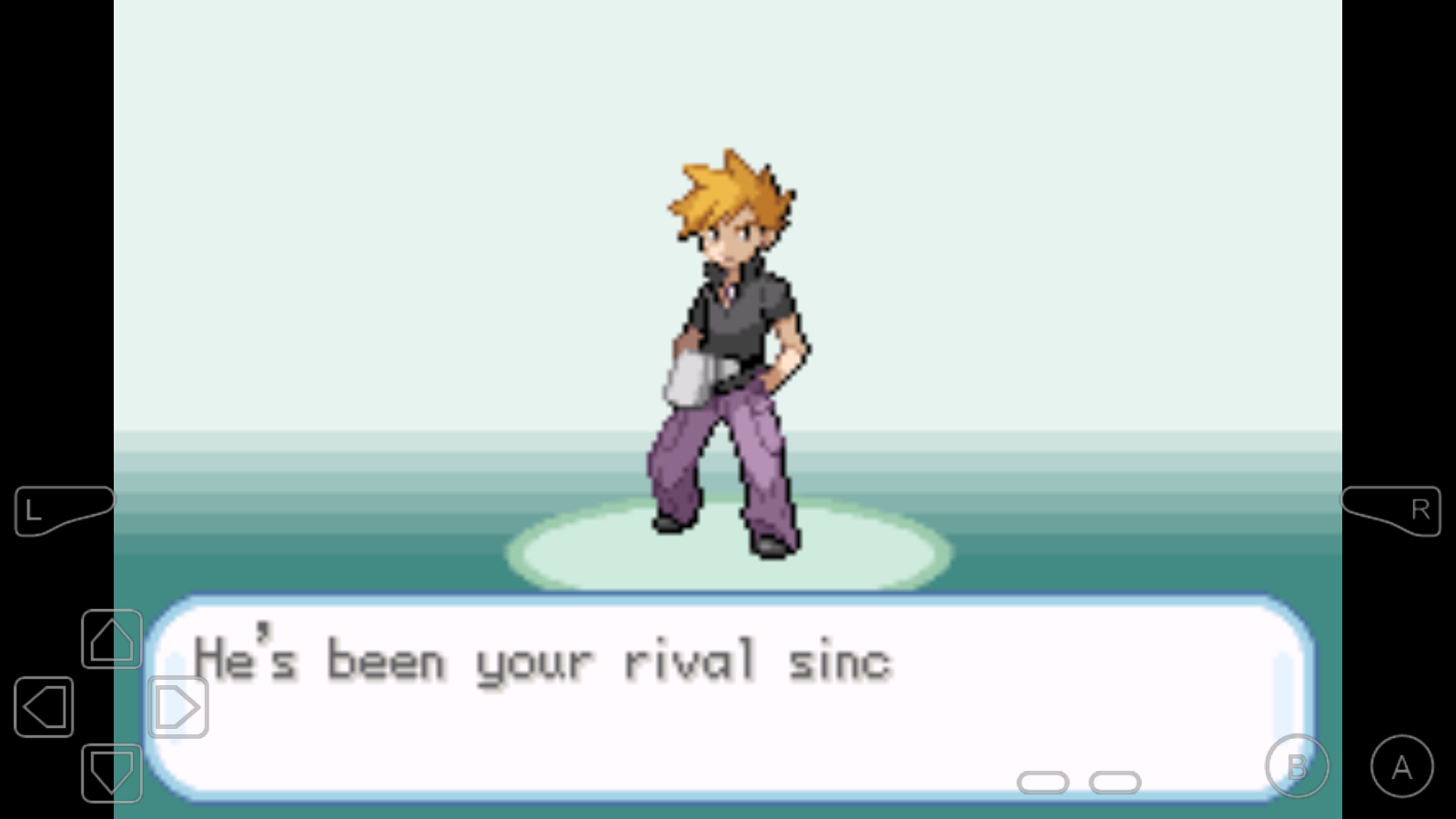
Task: Tap the on-screen B button
Action: [1297, 766]
